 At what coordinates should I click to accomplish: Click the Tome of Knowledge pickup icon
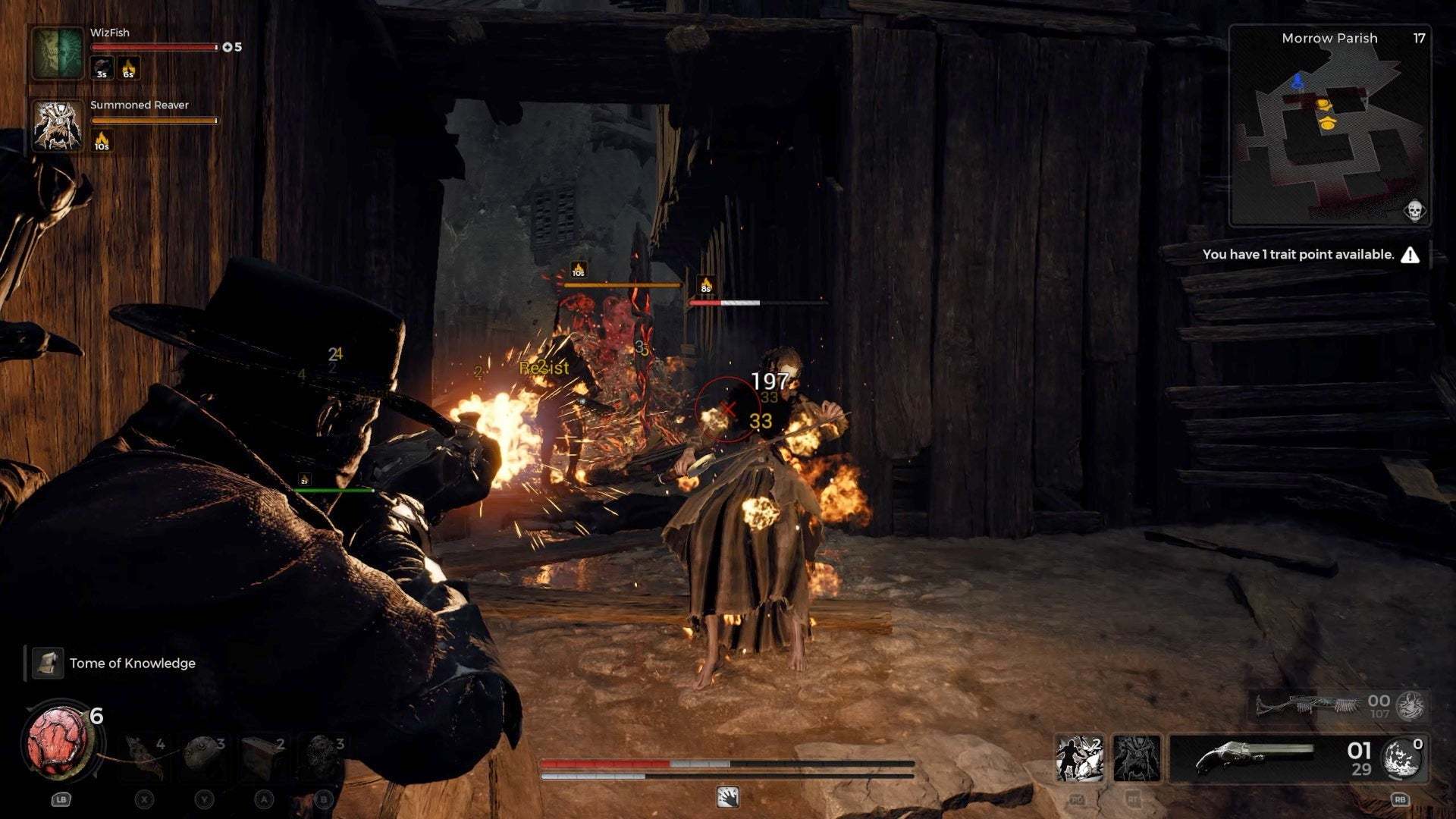click(x=47, y=664)
